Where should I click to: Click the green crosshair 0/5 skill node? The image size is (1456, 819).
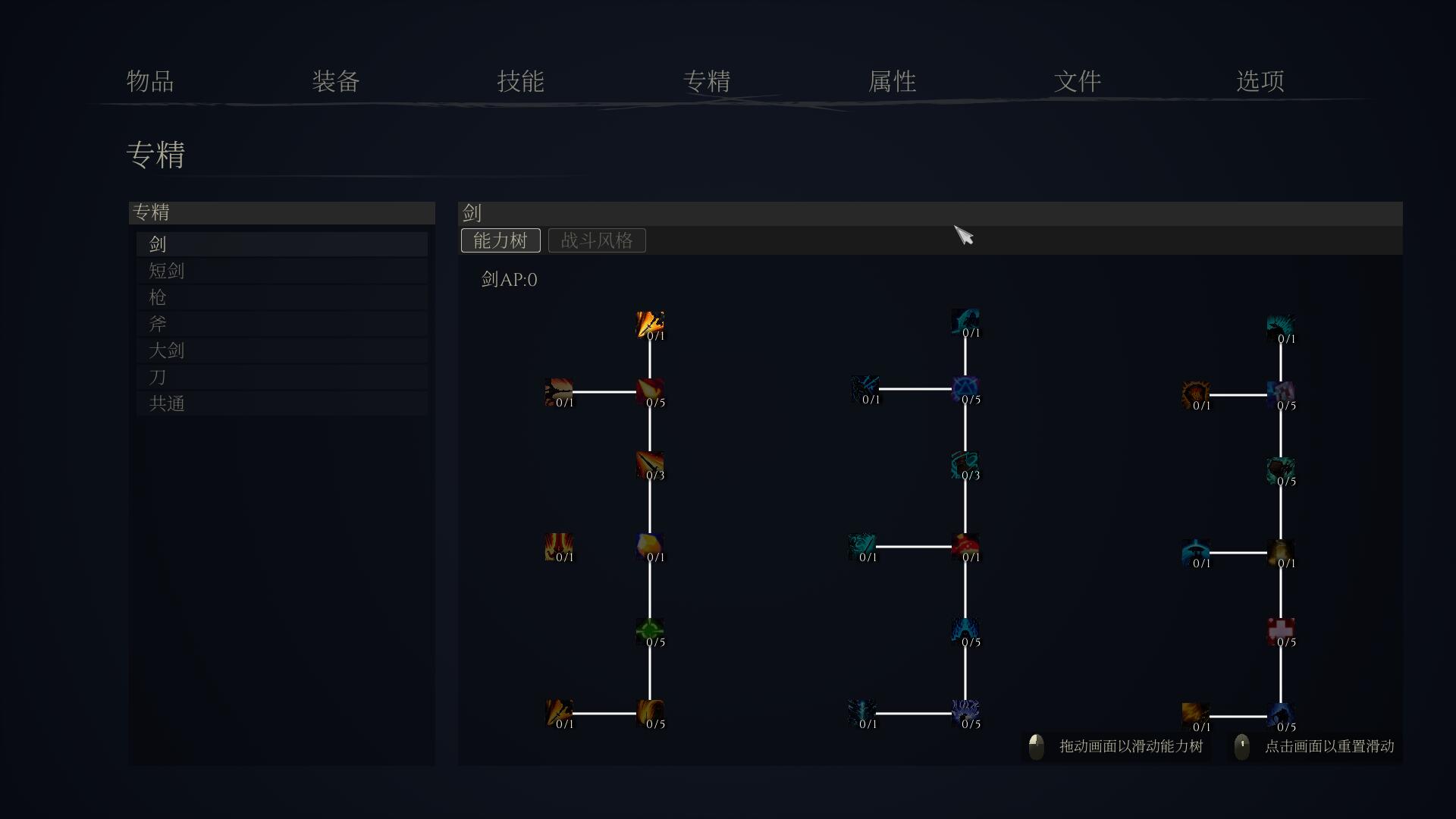650,631
